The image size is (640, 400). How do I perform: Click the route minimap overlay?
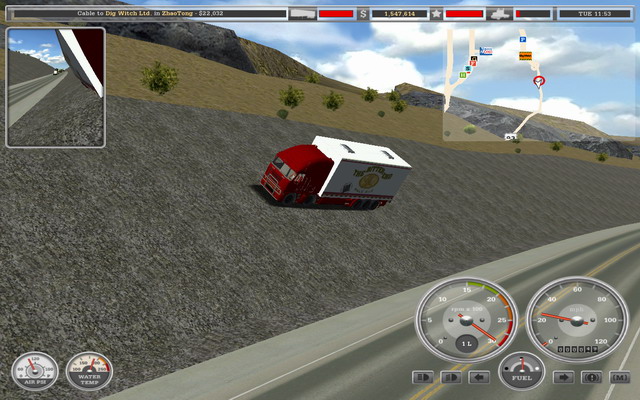click(x=500, y=83)
